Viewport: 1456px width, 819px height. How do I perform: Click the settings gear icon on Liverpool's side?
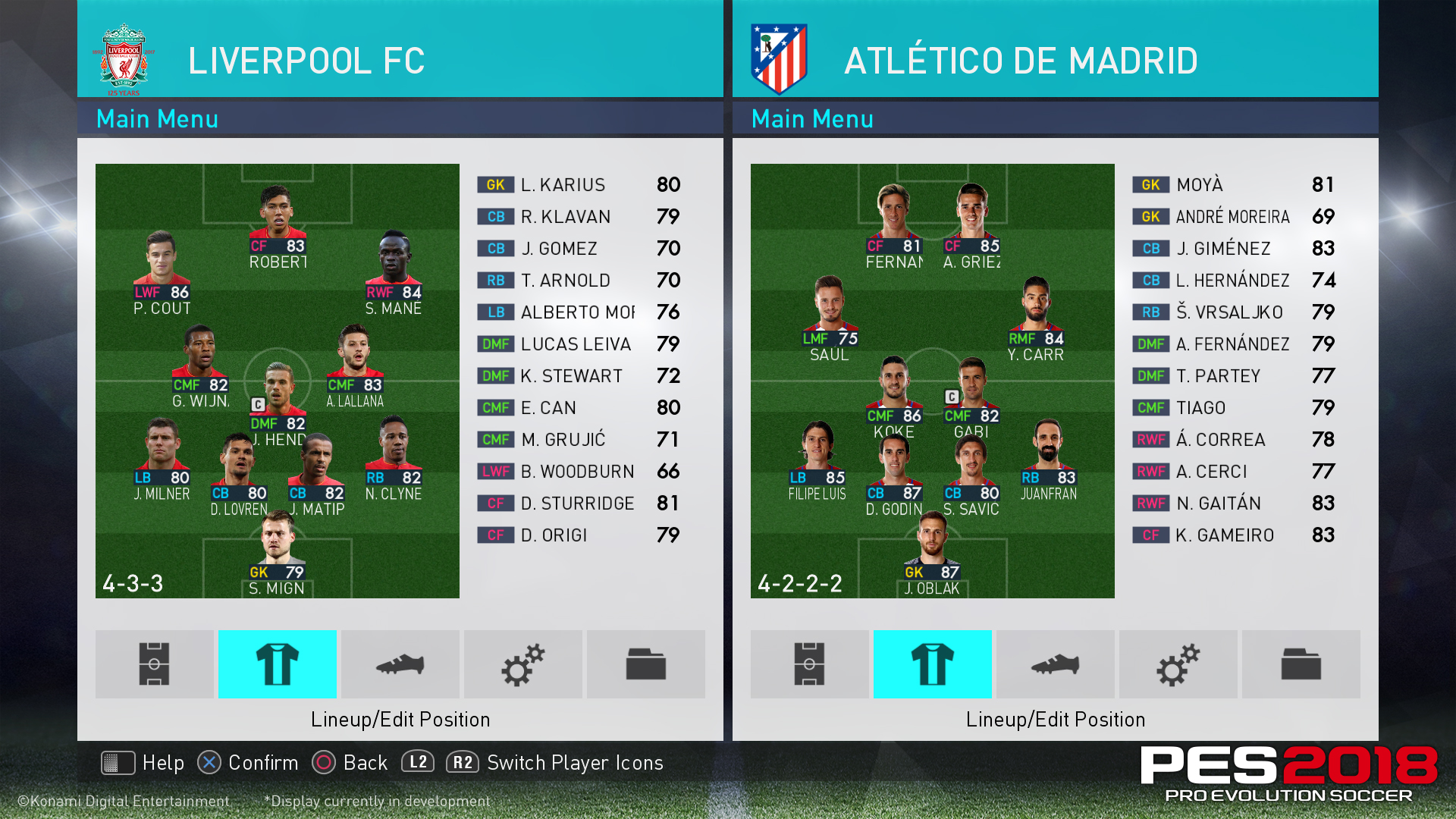522,664
